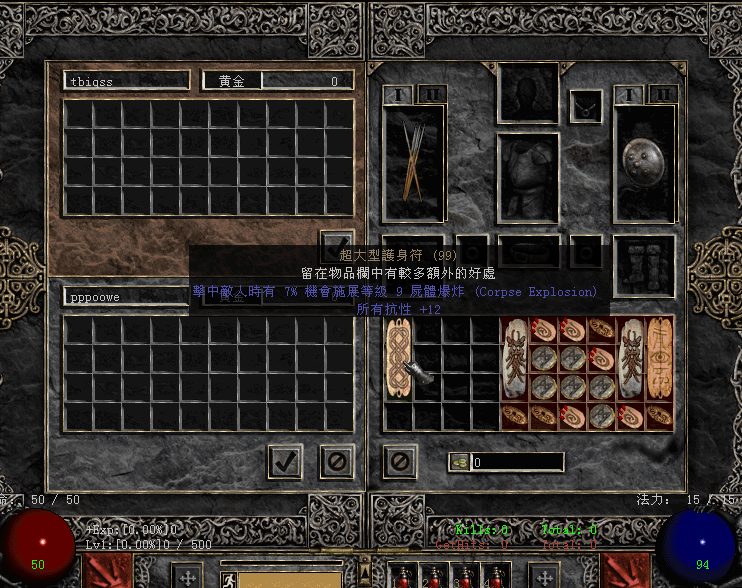Screen dimensions: 742x588
Task: Close the inventory panel with its cancel button
Action: click(399, 461)
